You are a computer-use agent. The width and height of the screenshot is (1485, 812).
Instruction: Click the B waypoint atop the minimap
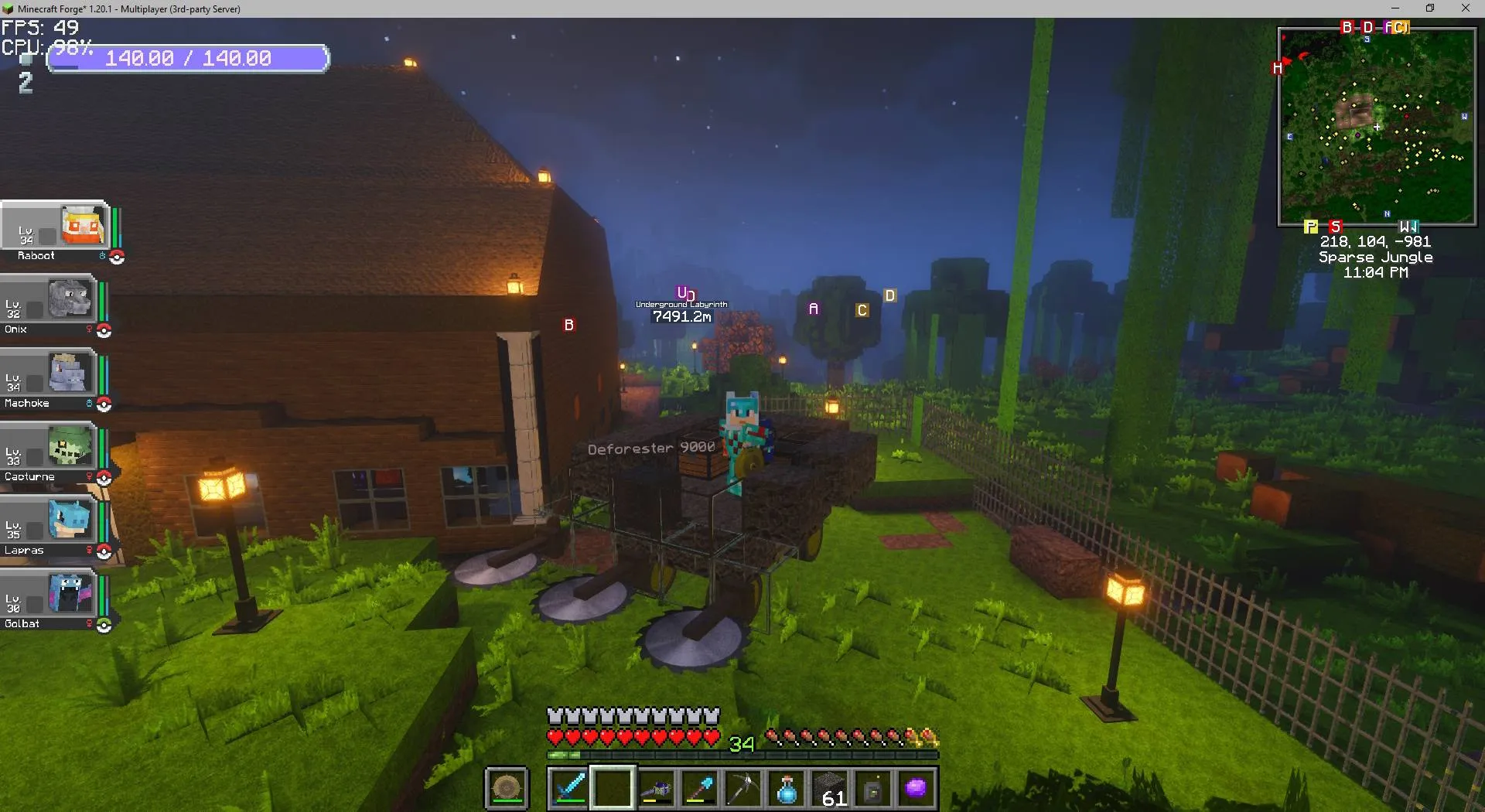(x=1347, y=26)
